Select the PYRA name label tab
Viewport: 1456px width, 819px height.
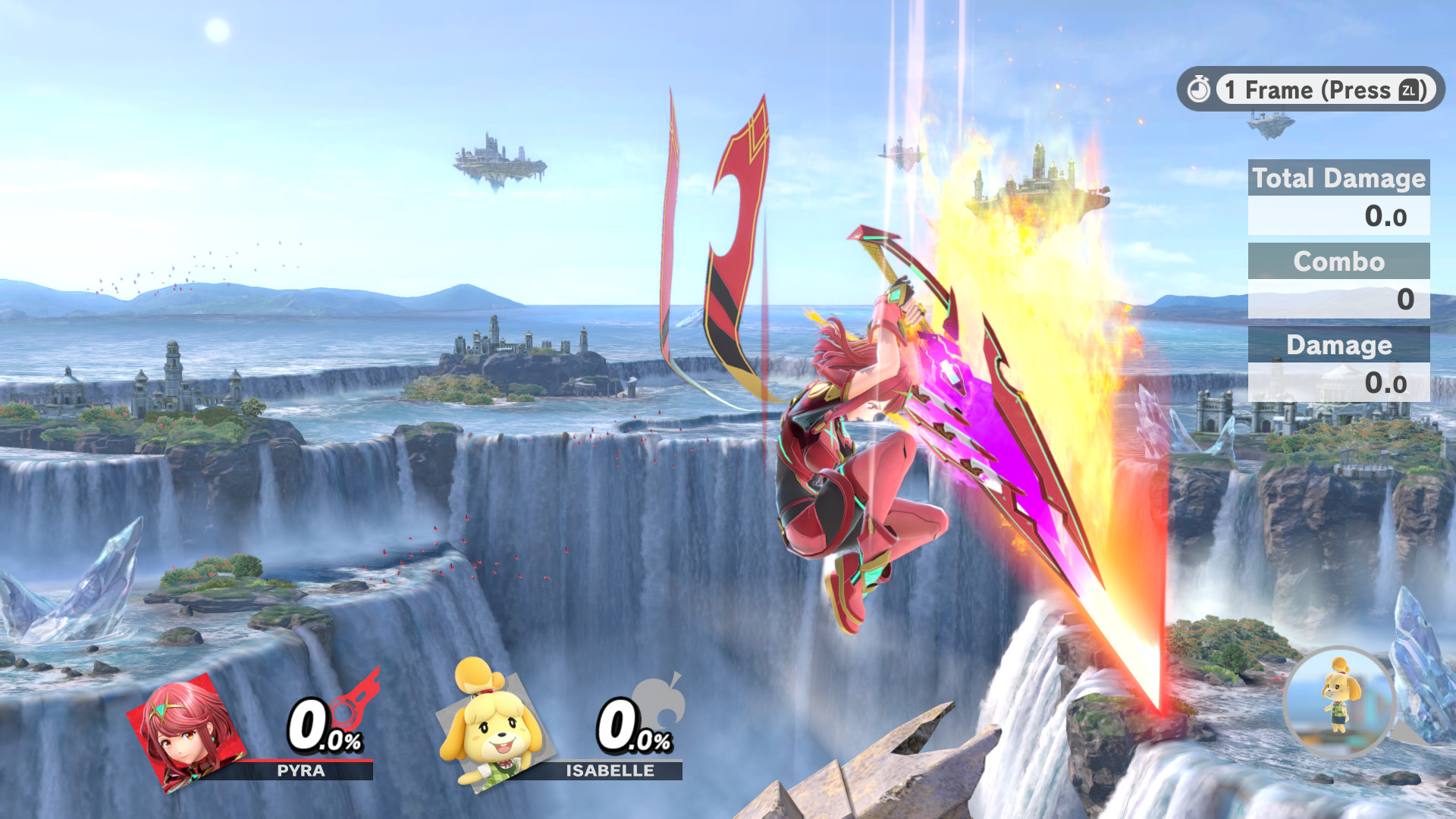click(x=300, y=770)
